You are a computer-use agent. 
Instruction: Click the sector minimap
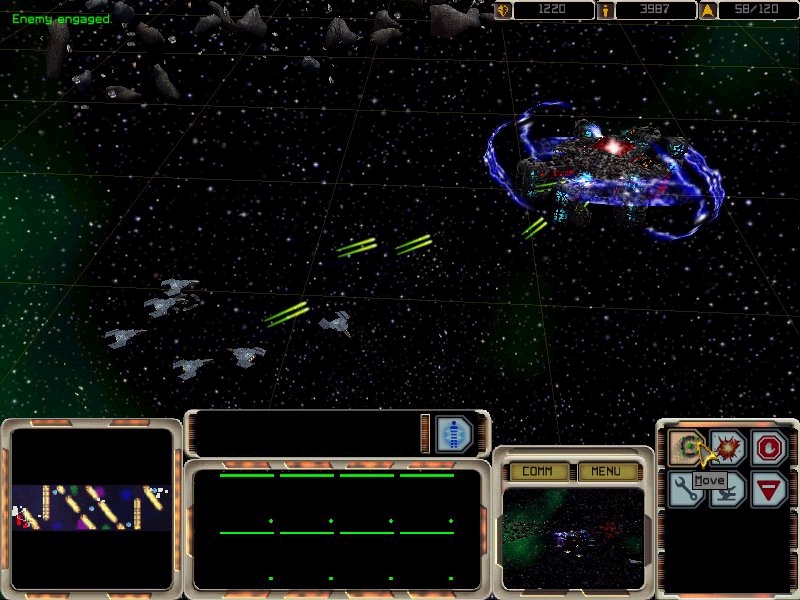91,507
